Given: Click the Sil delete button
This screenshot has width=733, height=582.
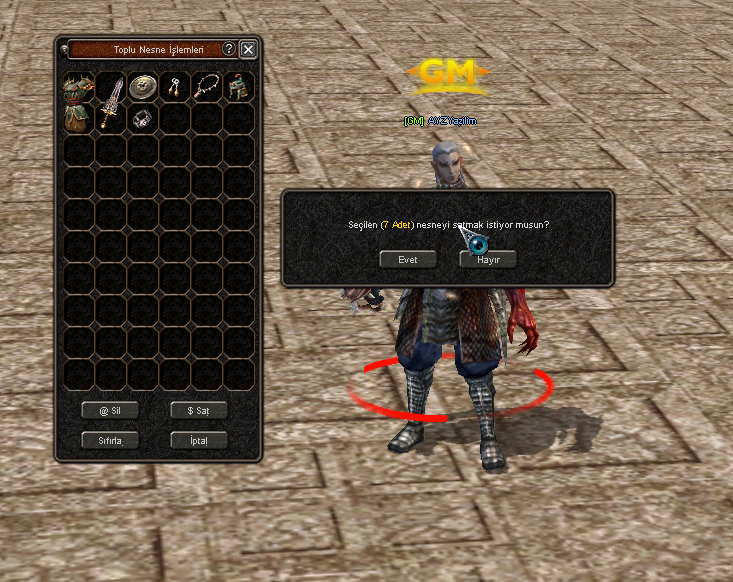Looking at the screenshot, I should click(110, 410).
